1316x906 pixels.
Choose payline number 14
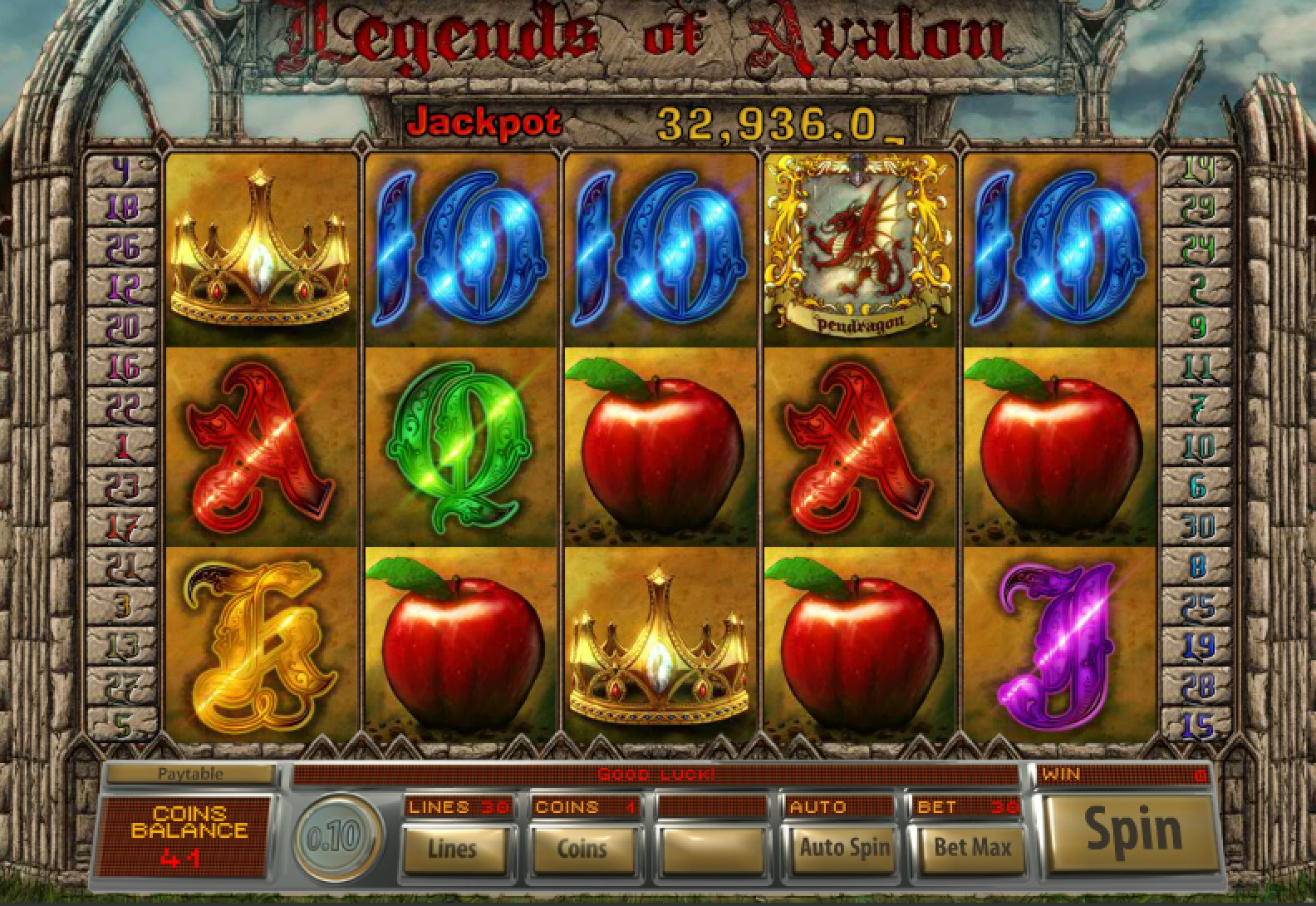click(x=1198, y=169)
